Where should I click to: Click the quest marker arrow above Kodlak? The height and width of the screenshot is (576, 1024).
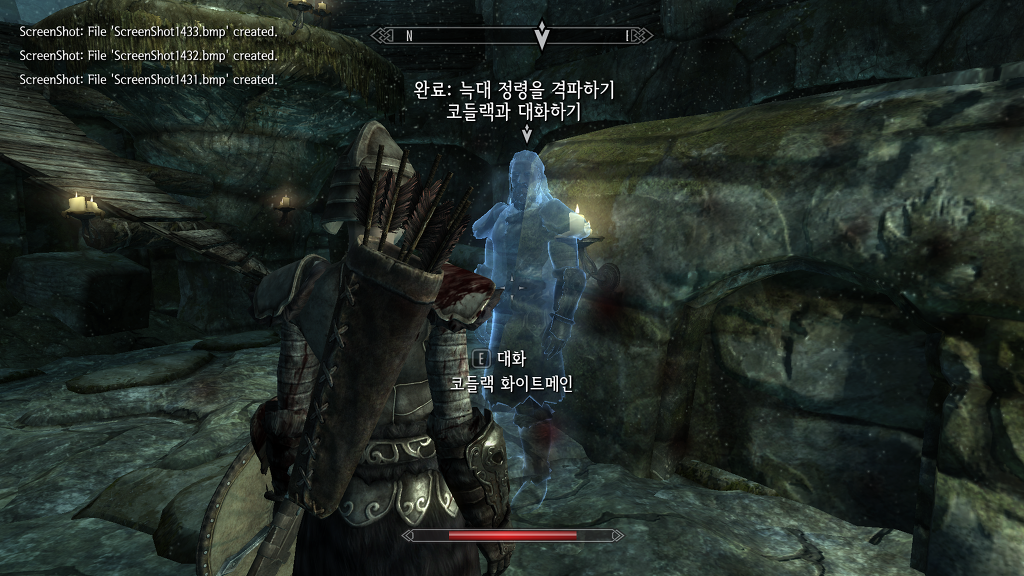[x=527, y=135]
